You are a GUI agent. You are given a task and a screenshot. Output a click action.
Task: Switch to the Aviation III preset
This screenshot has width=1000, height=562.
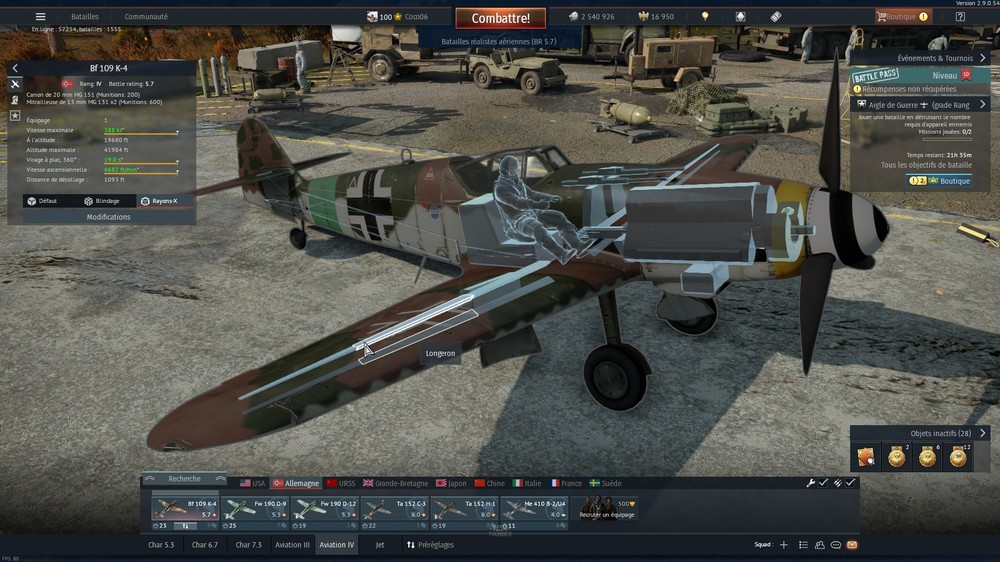[293, 545]
